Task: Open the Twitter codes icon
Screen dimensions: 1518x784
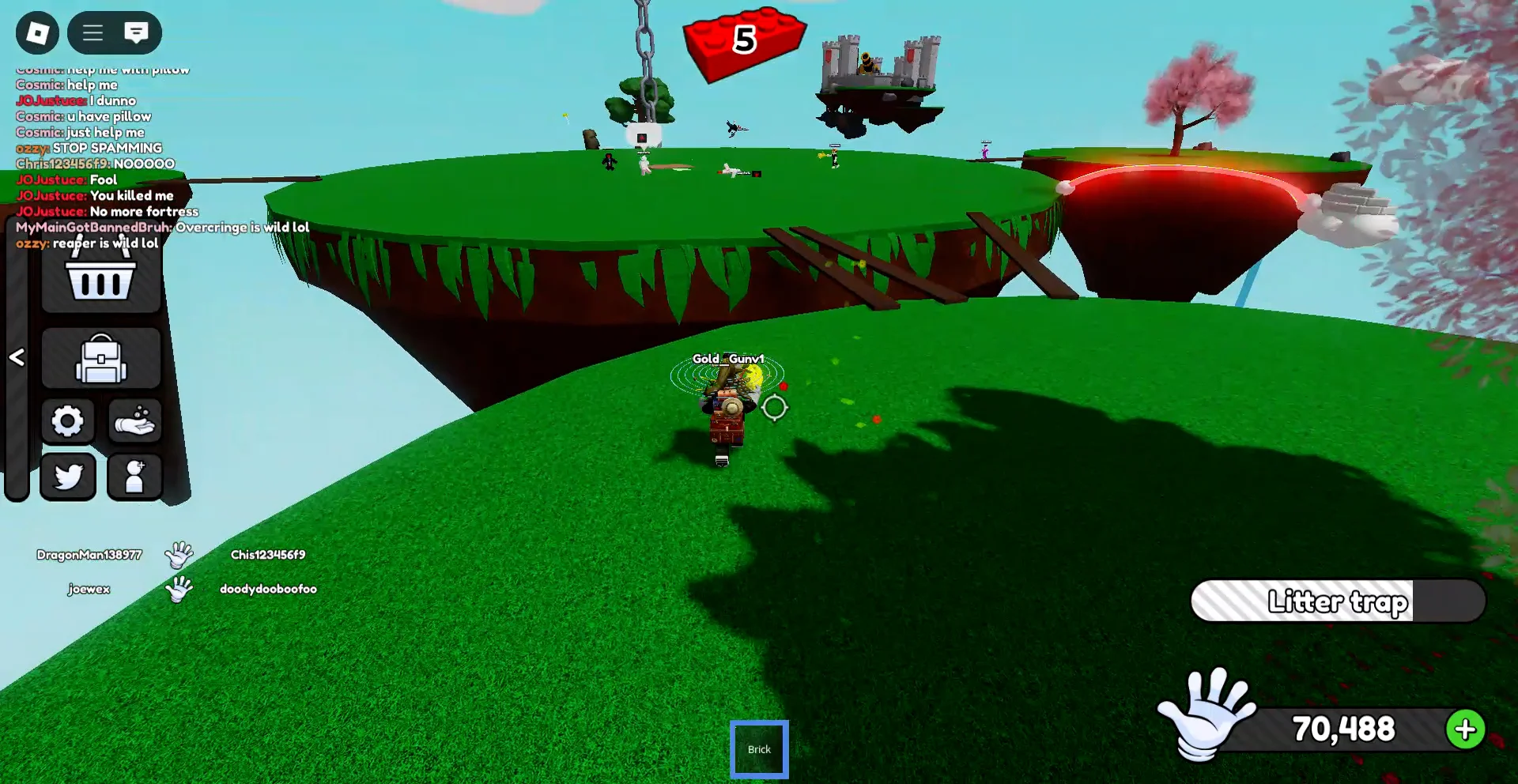Action: click(x=68, y=477)
